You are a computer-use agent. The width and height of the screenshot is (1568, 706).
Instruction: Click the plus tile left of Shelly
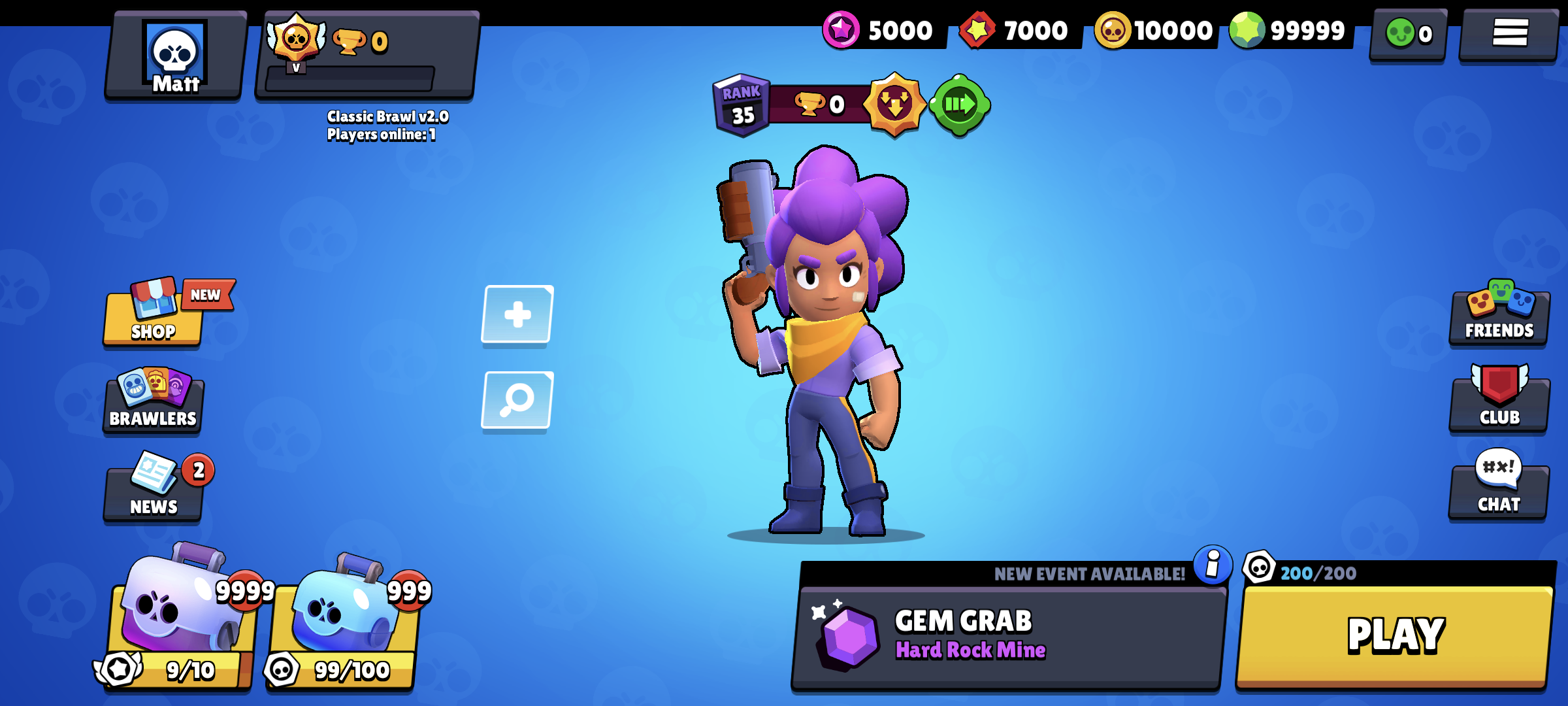tap(515, 314)
